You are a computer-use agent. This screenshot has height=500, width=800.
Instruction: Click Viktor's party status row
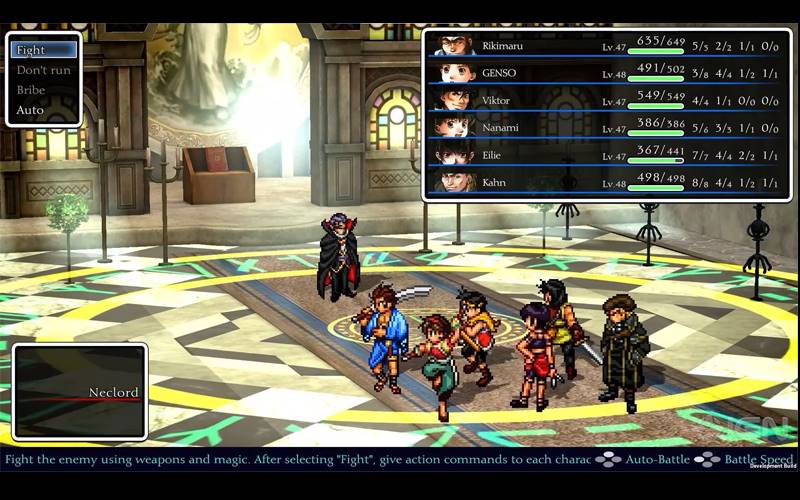tap(604, 100)
